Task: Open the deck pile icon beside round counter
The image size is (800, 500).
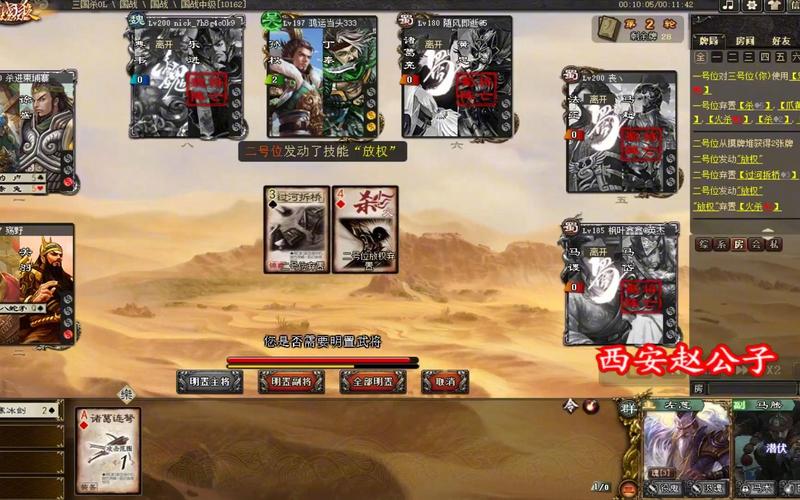Action: 607,29
